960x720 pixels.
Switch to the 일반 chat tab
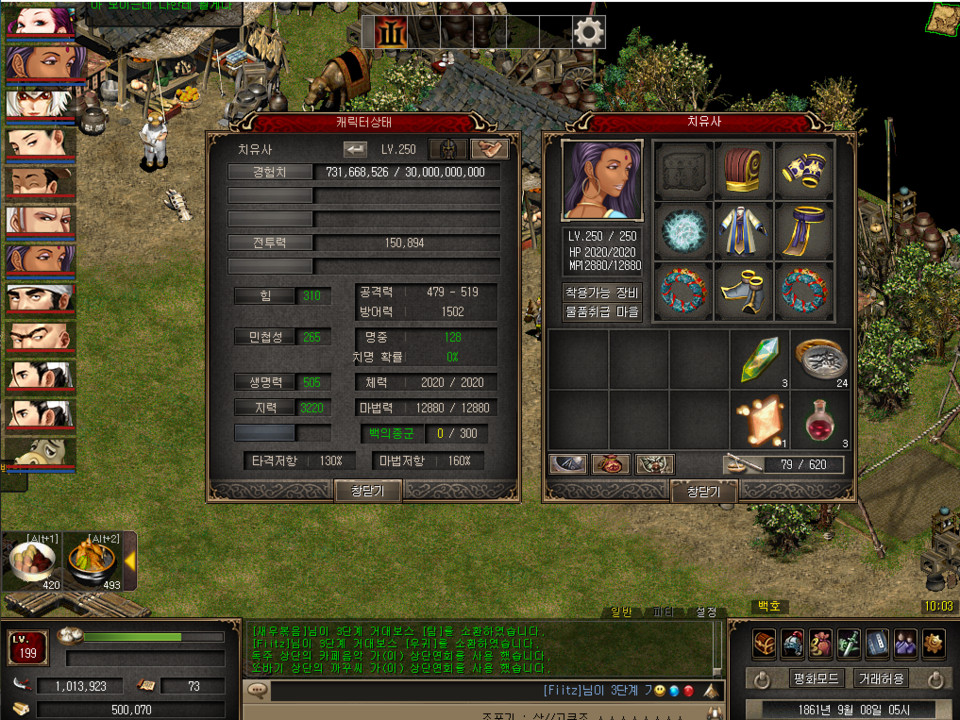click(x=623, y=611)
